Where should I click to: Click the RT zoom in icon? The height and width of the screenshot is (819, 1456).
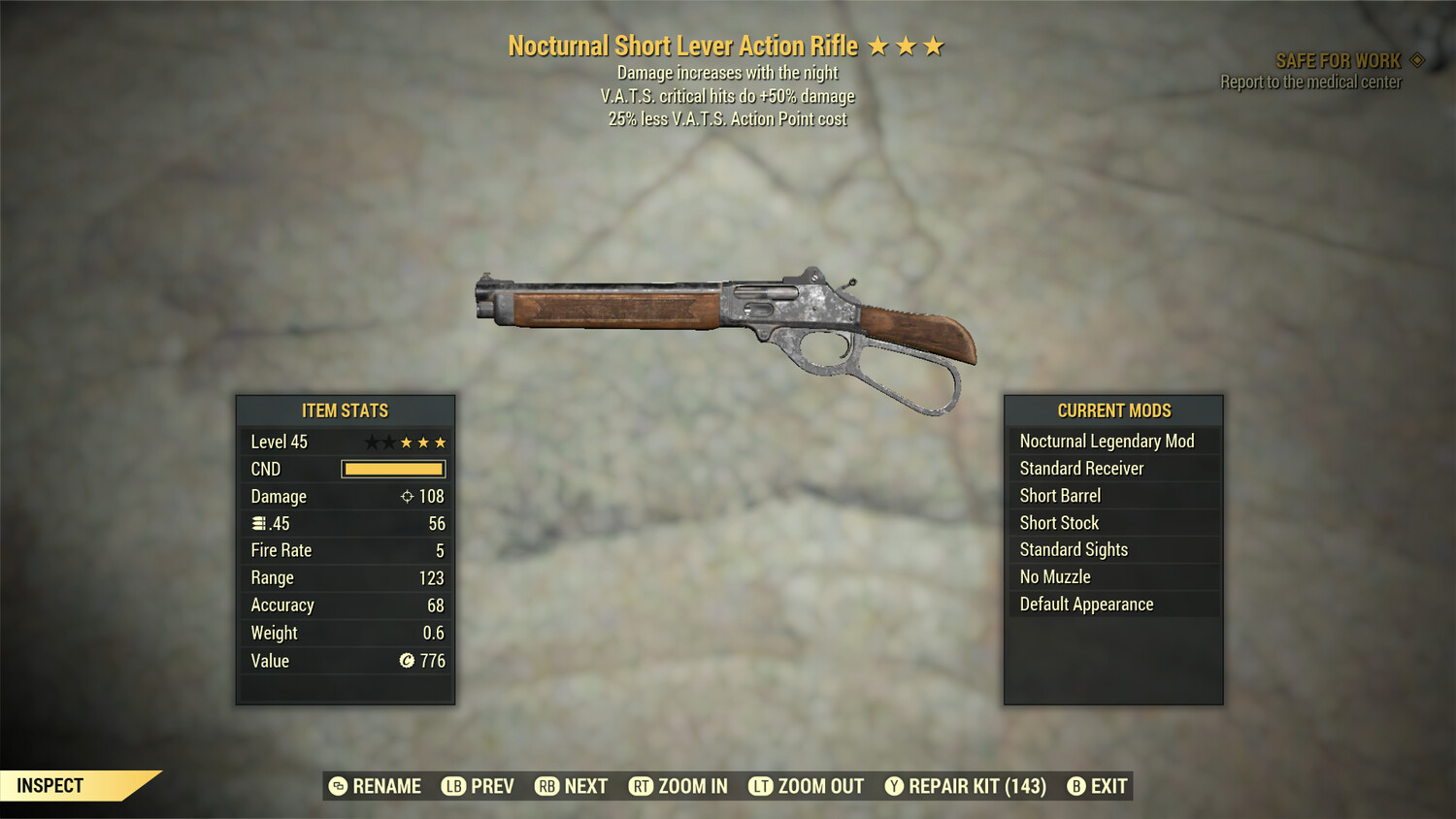click(643, 786)
